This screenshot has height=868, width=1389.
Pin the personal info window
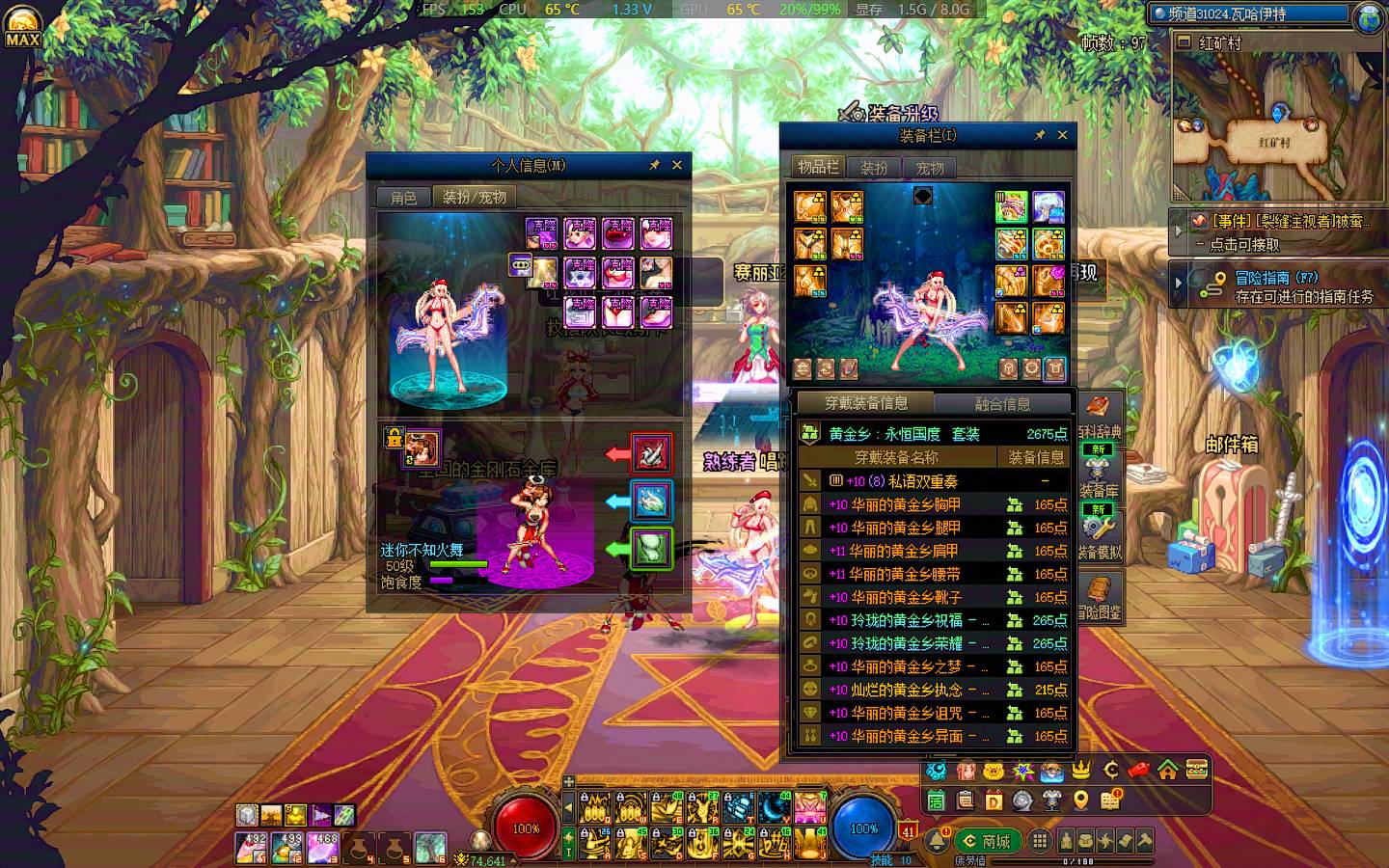pos(654,165)
